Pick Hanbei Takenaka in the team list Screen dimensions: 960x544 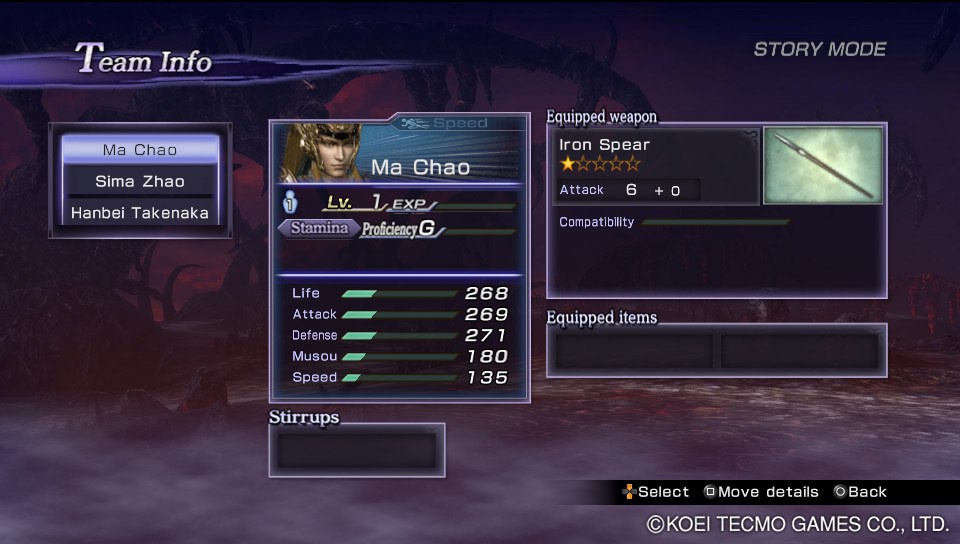(x=140, y=213)
